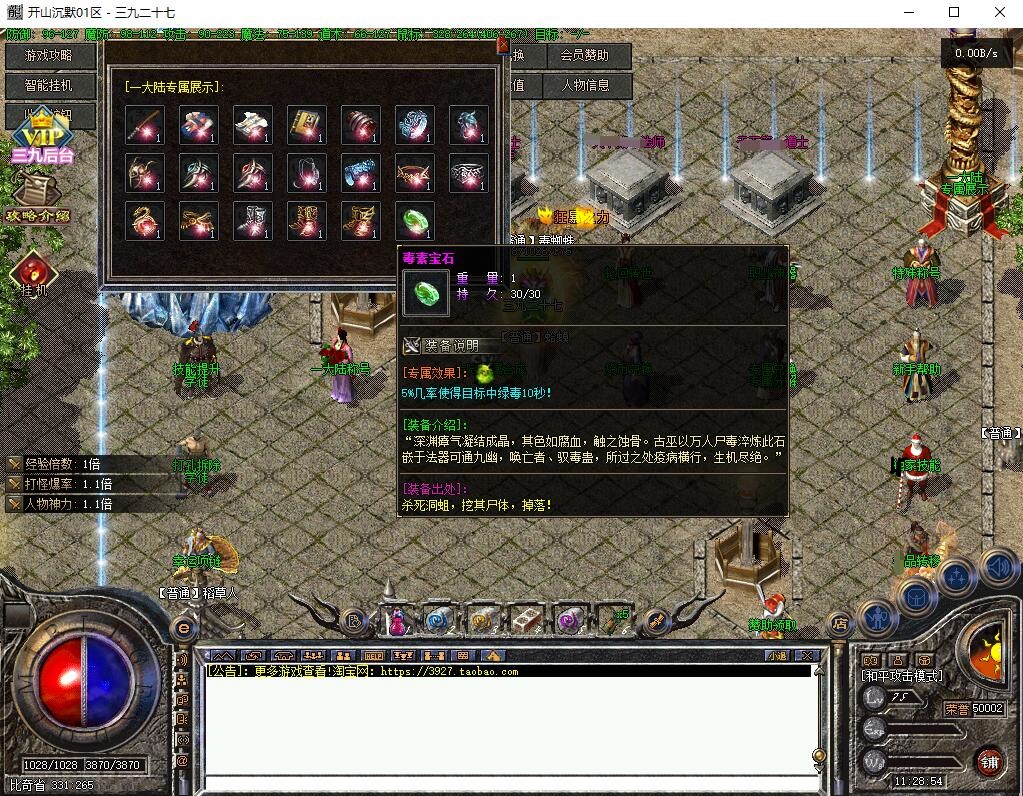Maximize the game window

coord(954,12)
